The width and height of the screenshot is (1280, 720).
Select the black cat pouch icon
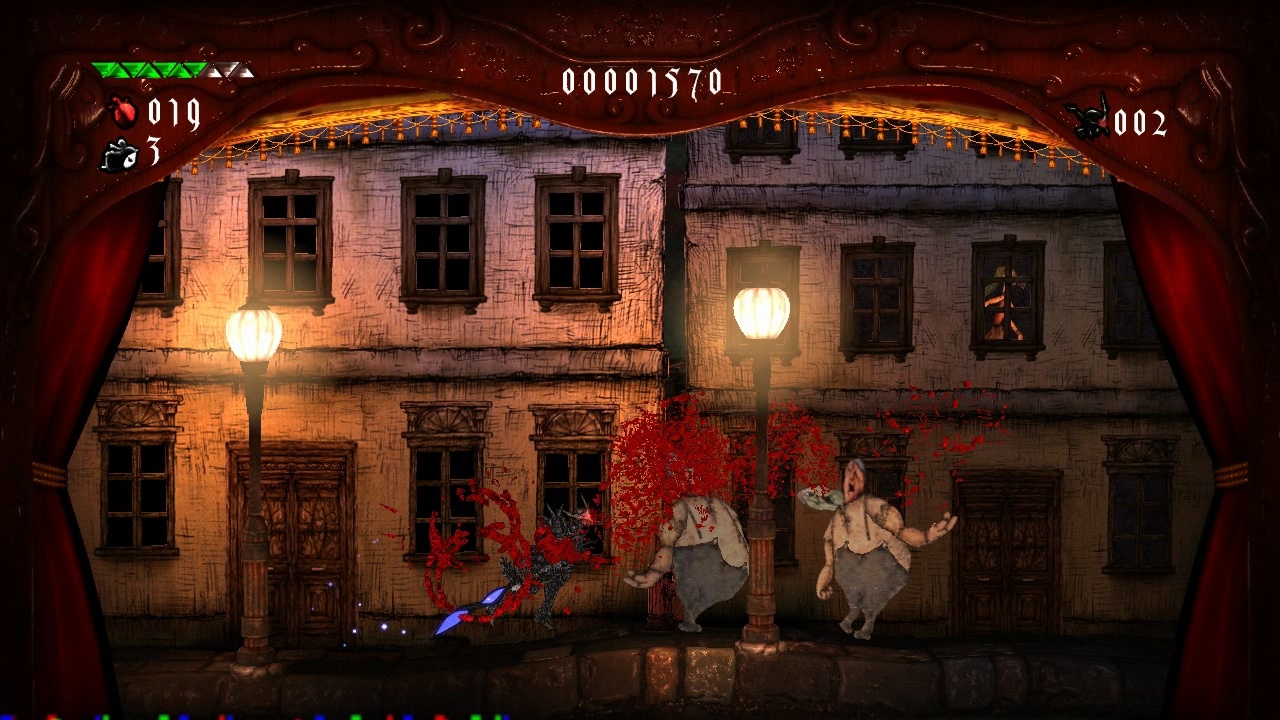[120, 155]
